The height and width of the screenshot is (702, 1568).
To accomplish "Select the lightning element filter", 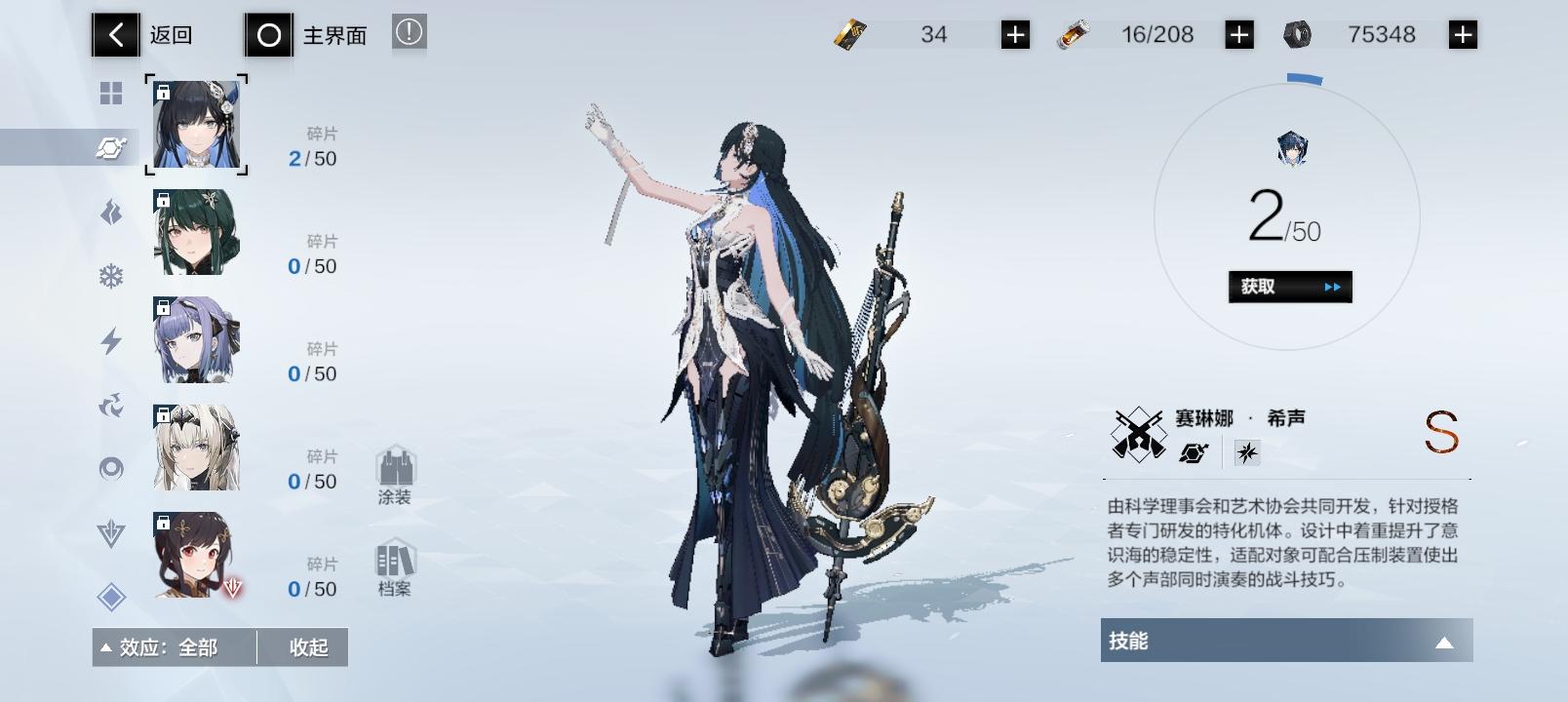I will pyautogui.click(x=112, y=339).
